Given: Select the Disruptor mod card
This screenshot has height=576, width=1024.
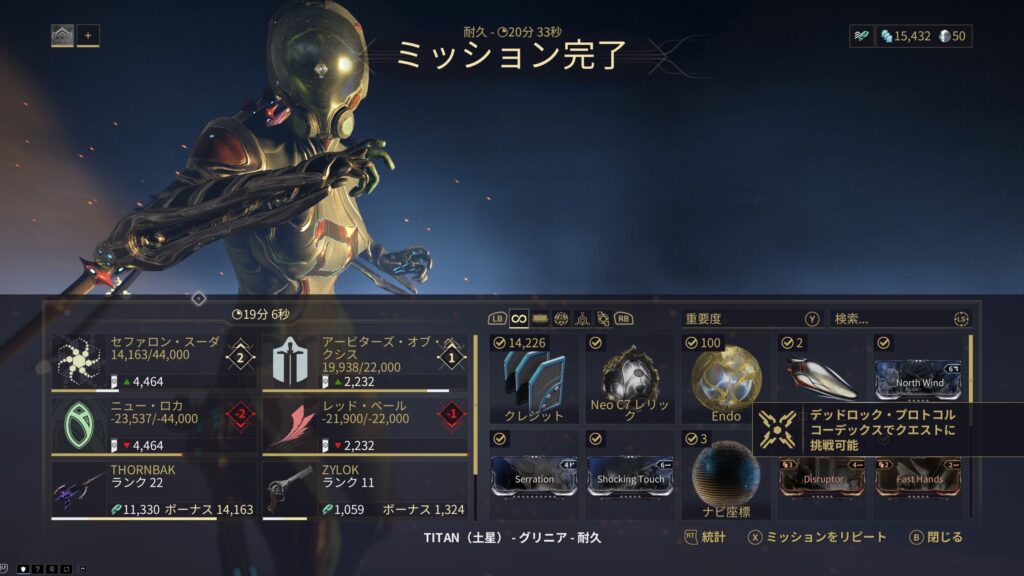Looking at the screenshot, I should (824, 477).
